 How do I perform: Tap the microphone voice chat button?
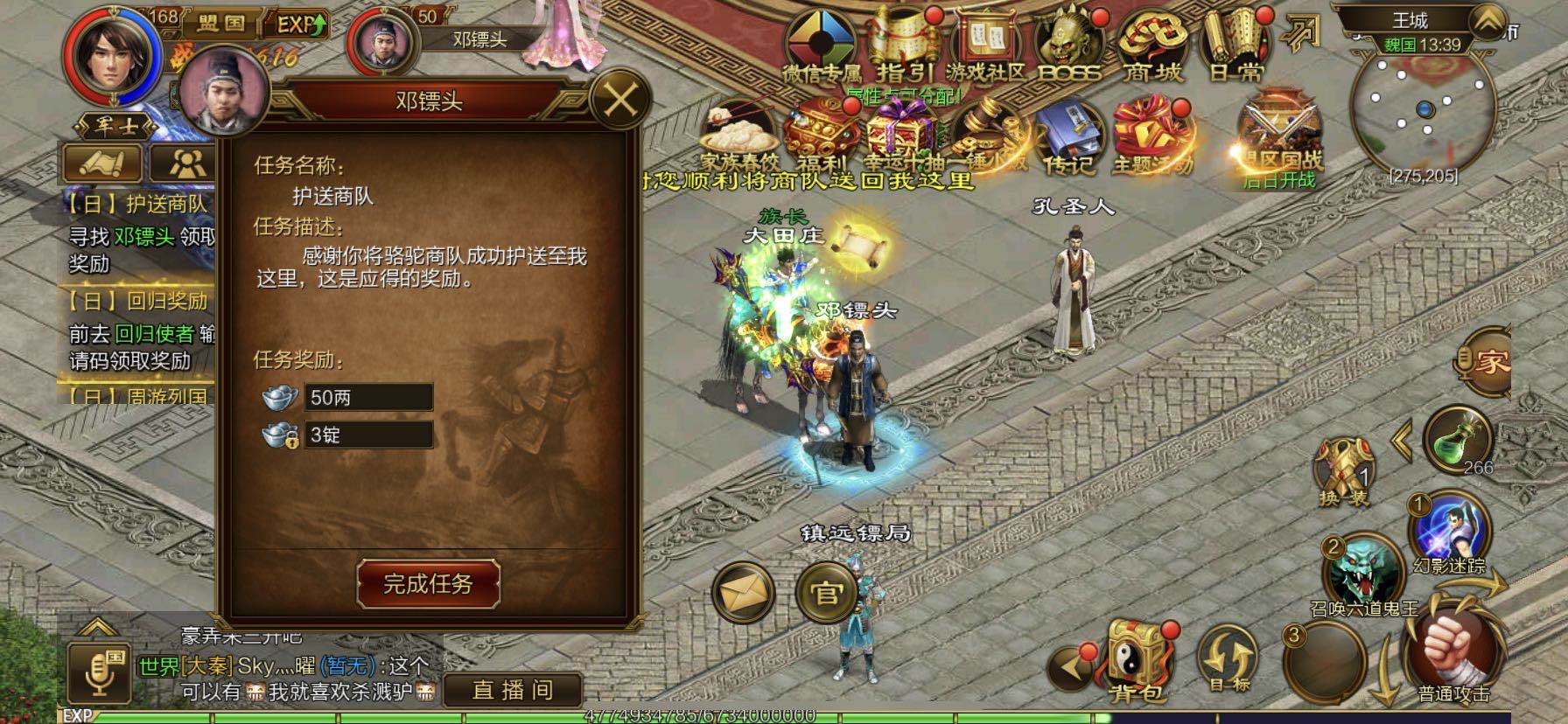(x=99, y=675)
